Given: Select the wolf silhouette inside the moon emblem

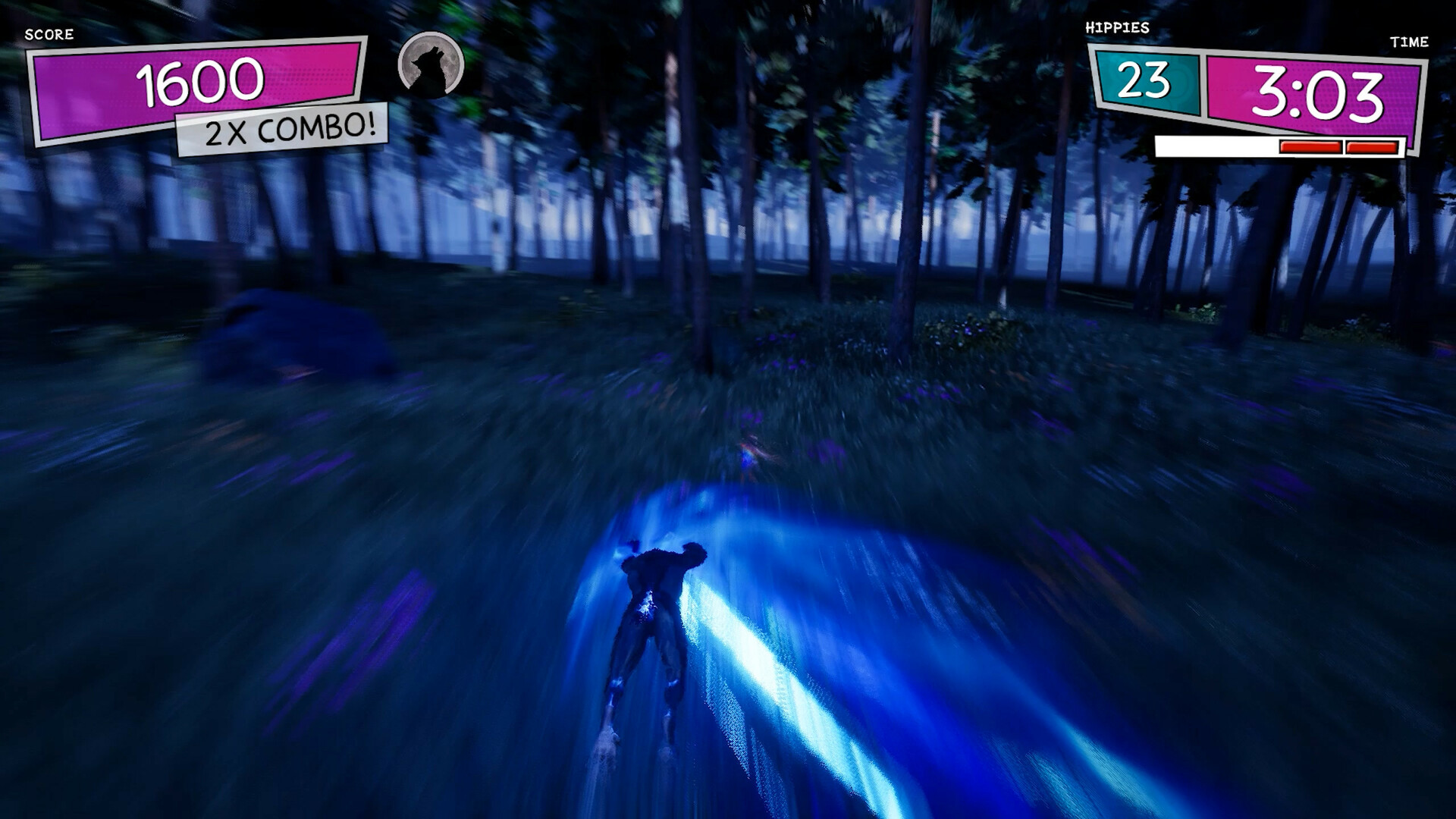Looking at the screenshot, I should pos(430,68).
